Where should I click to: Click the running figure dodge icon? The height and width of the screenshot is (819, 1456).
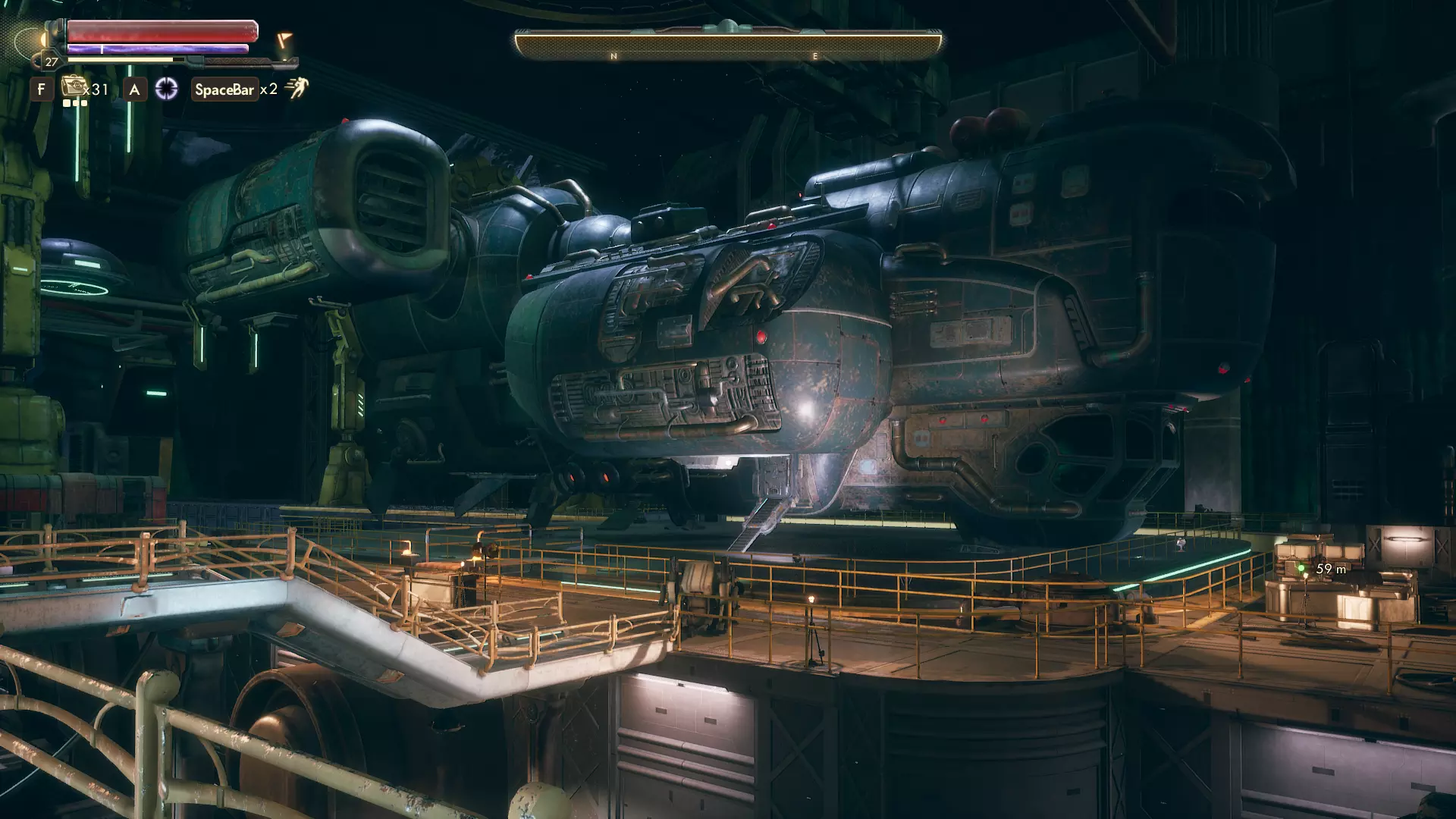(x=296, y=89)
